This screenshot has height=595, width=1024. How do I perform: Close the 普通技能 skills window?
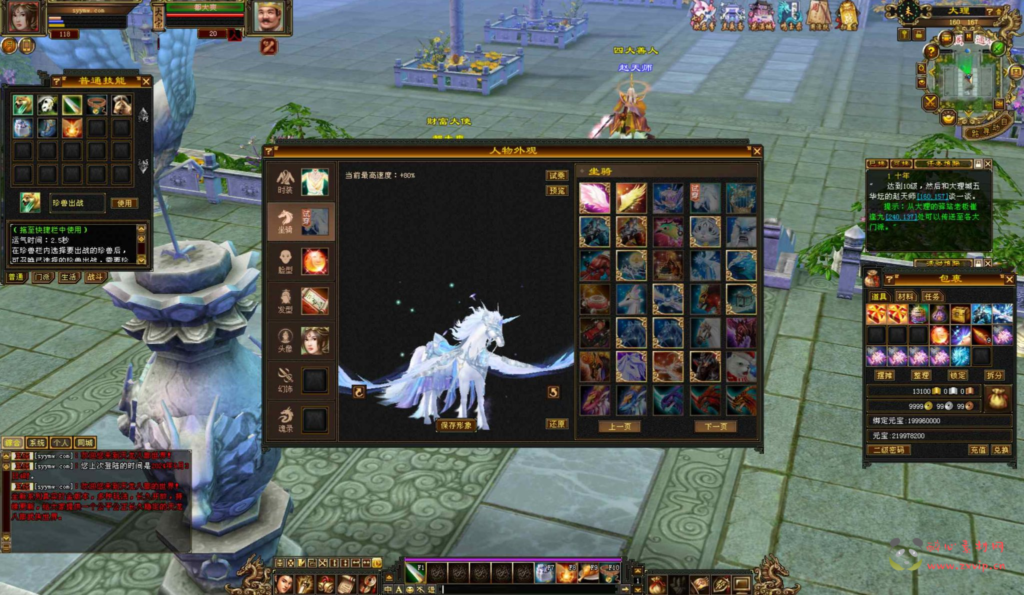146,81
